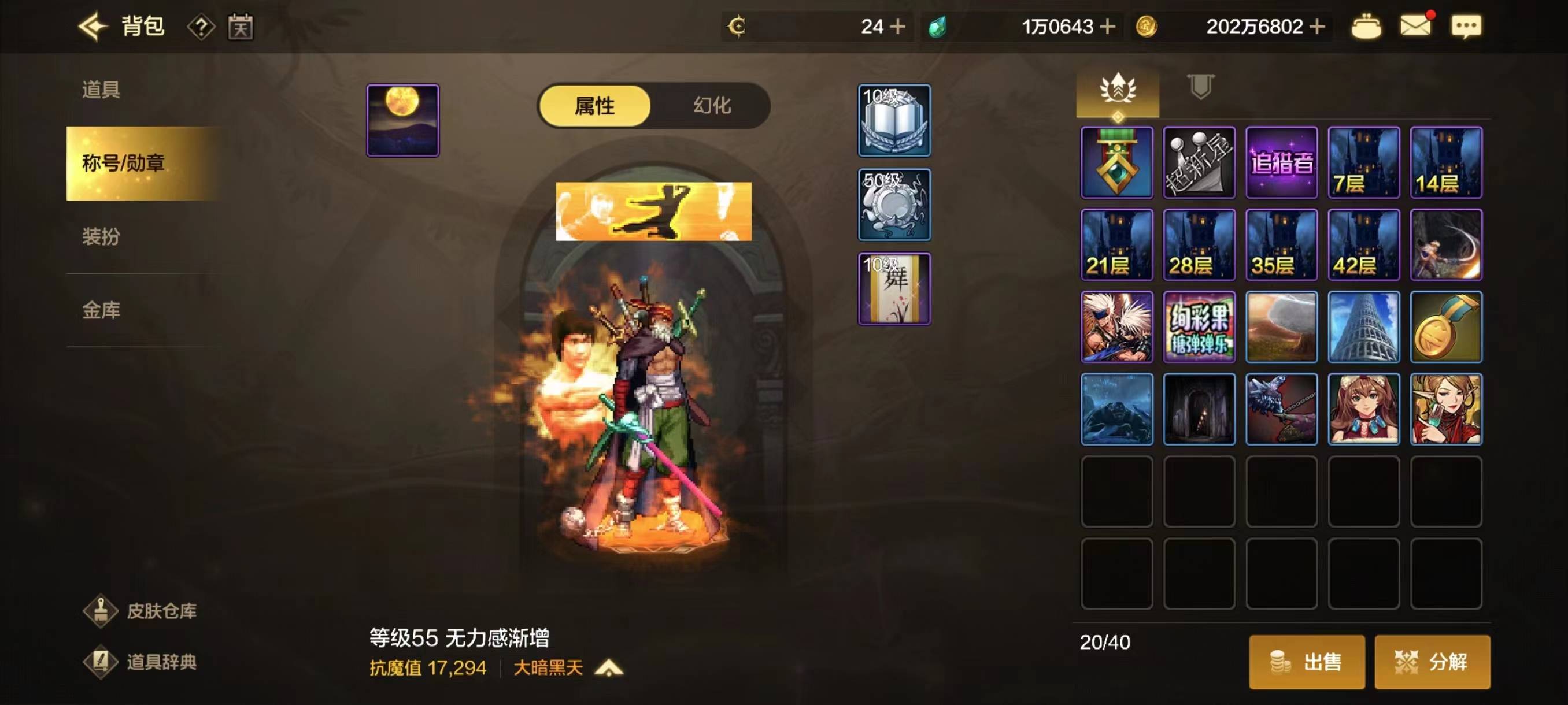Select the equipped moon title thumbnail
This screenshot has height=705, width=1568.
[x=402, y=120]
